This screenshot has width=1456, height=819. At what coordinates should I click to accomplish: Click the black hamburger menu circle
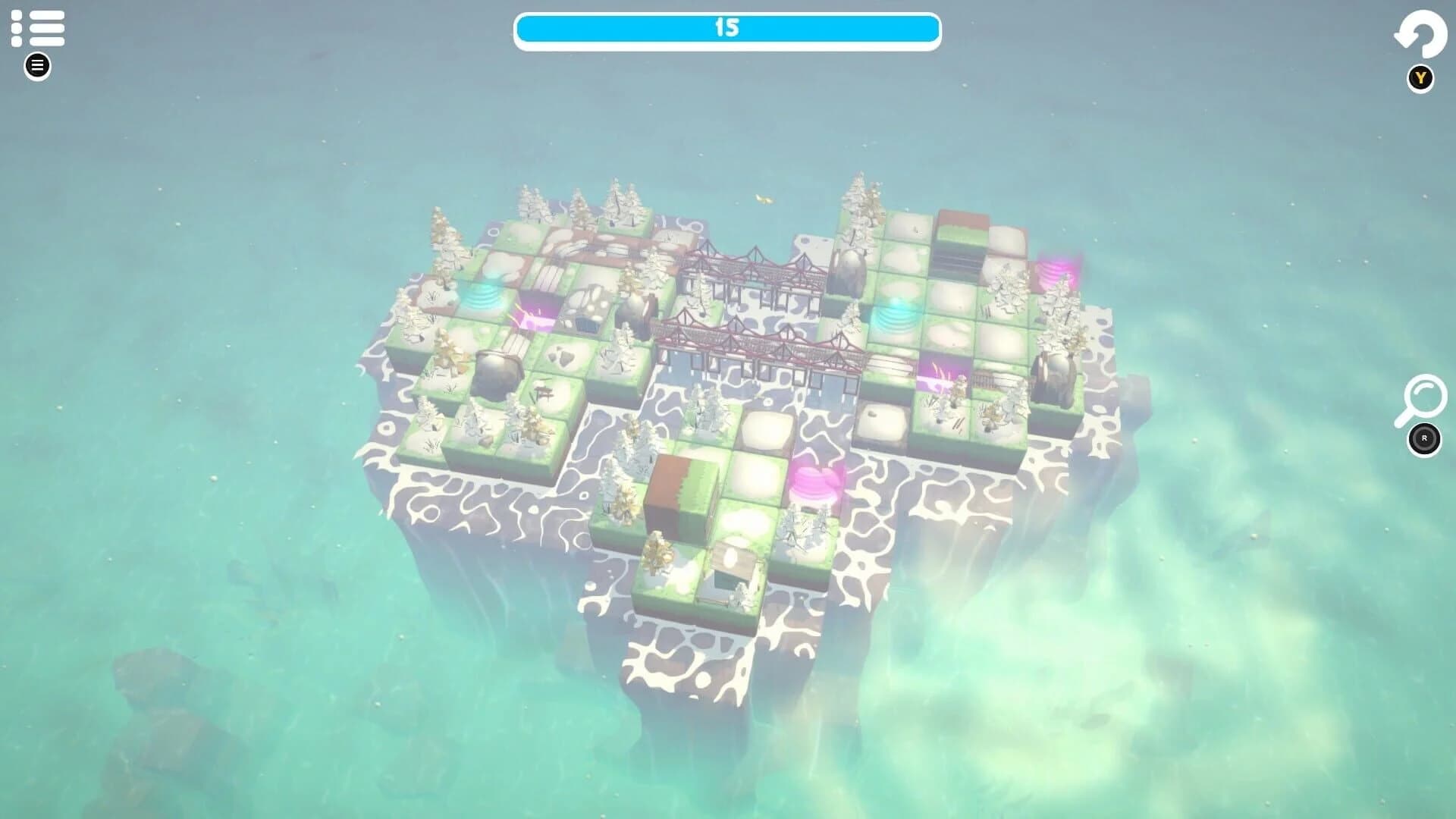(x=36, y=66)
